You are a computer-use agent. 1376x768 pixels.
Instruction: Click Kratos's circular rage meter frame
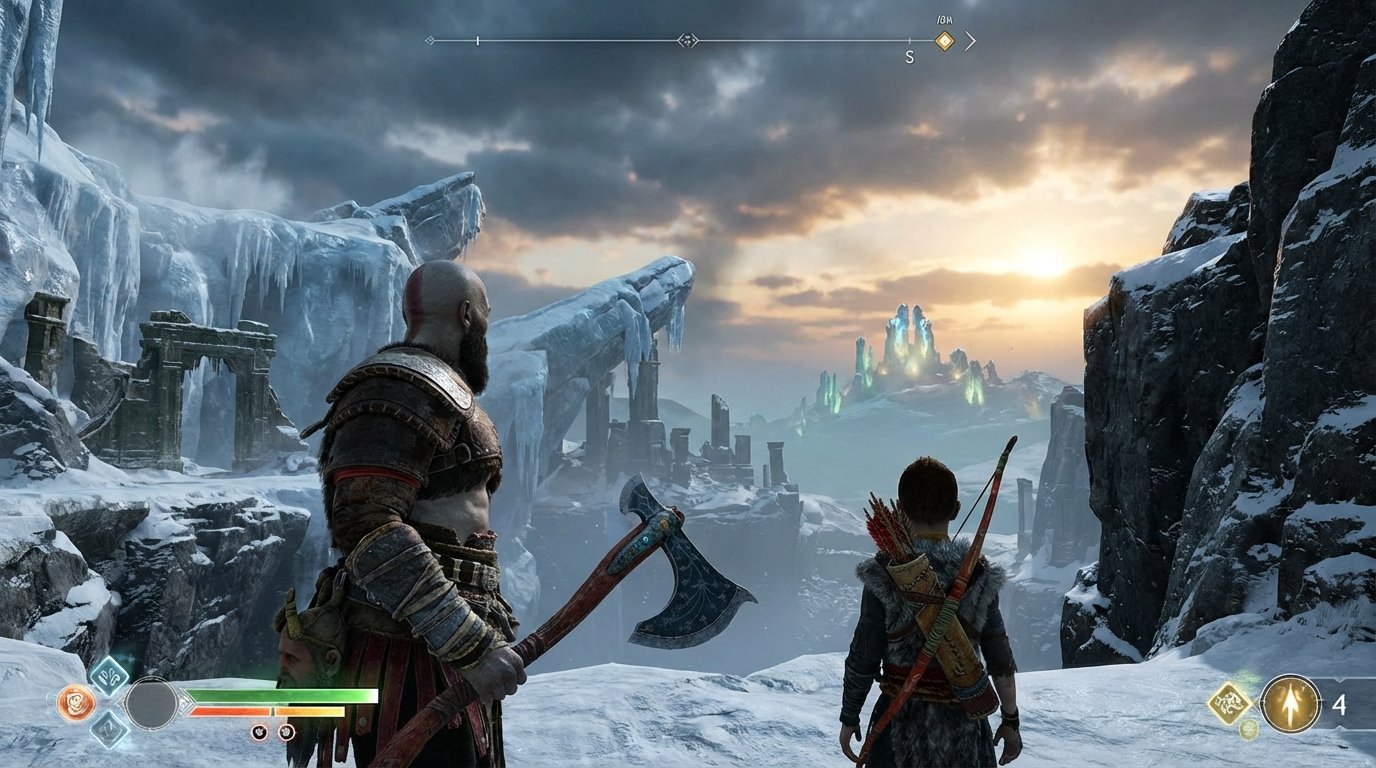pyautogui.click(x=151, y=701)
